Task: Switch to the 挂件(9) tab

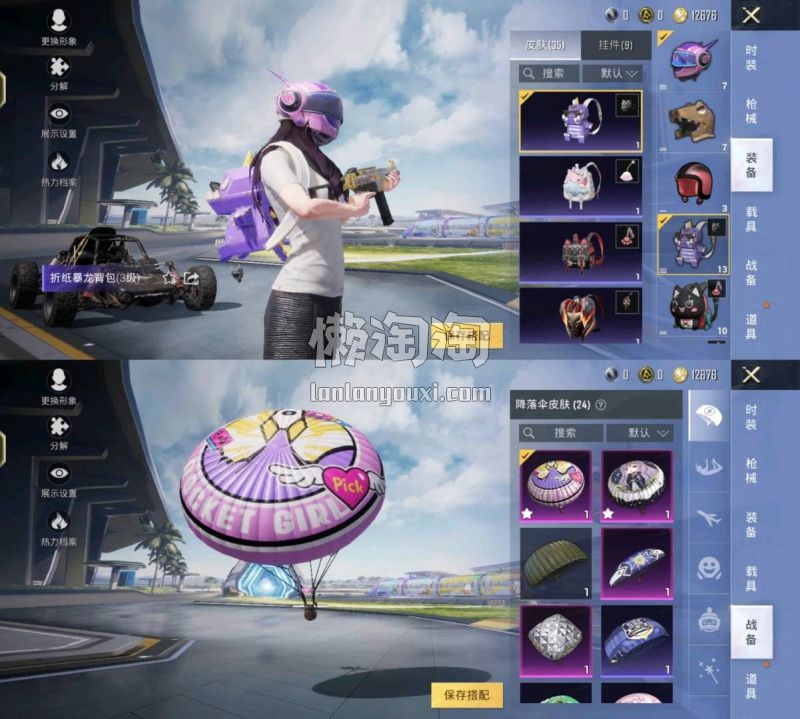Action: [x=615, y=45]
